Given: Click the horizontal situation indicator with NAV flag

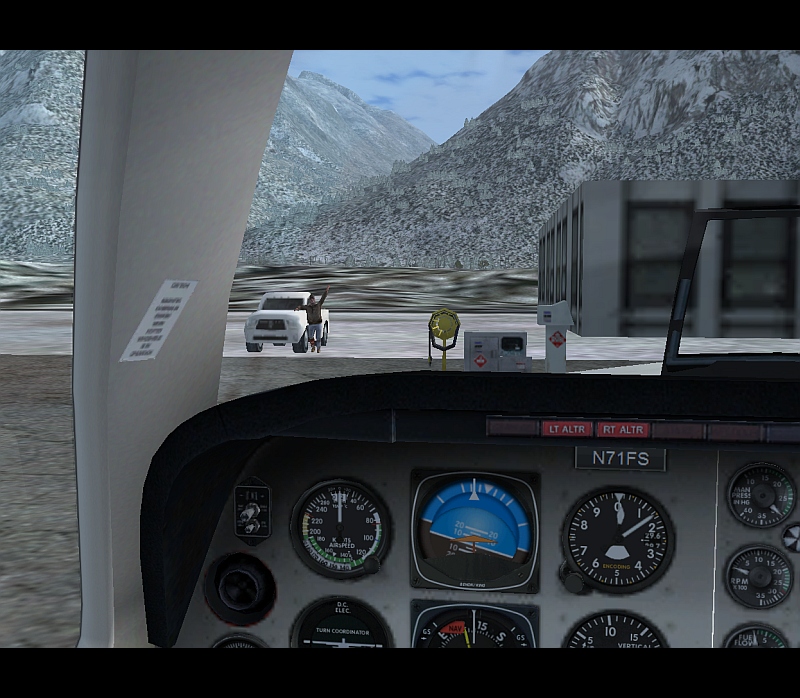Looking at the screenshot, I should tap(473, 628).
